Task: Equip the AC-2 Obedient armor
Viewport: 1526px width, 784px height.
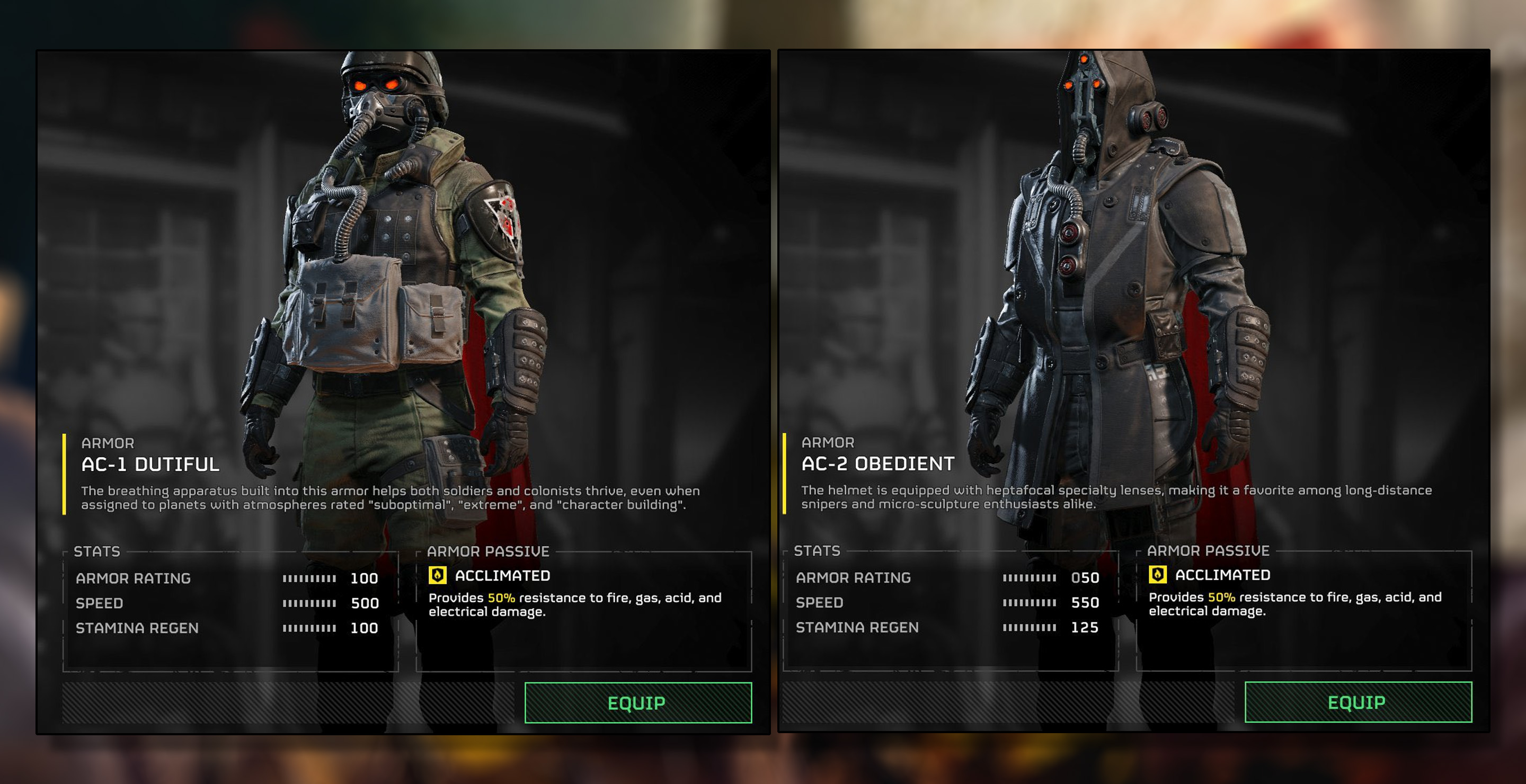Action: [1358, 702]
